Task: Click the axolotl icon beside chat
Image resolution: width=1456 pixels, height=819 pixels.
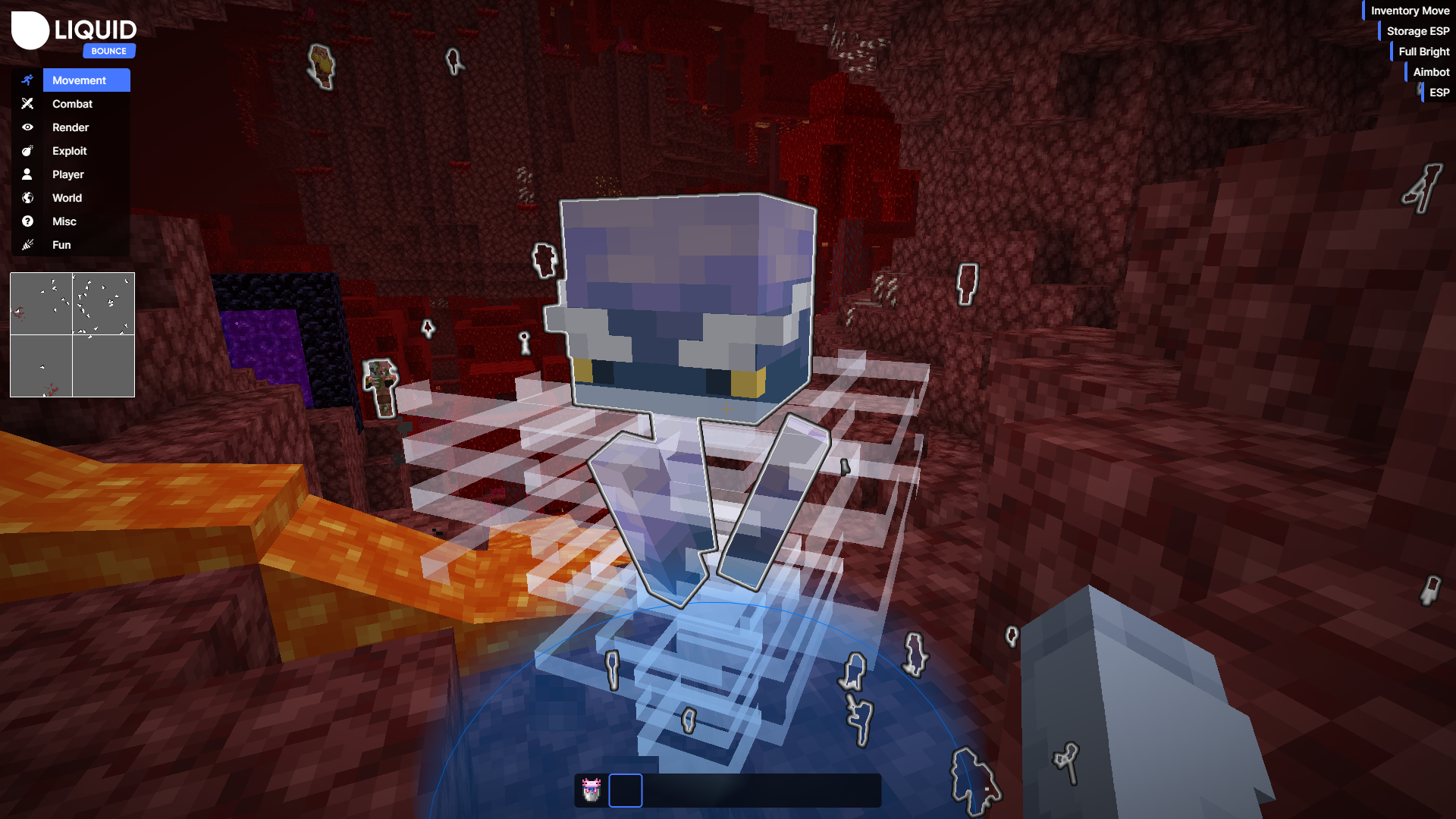Action: click(592, 789)
